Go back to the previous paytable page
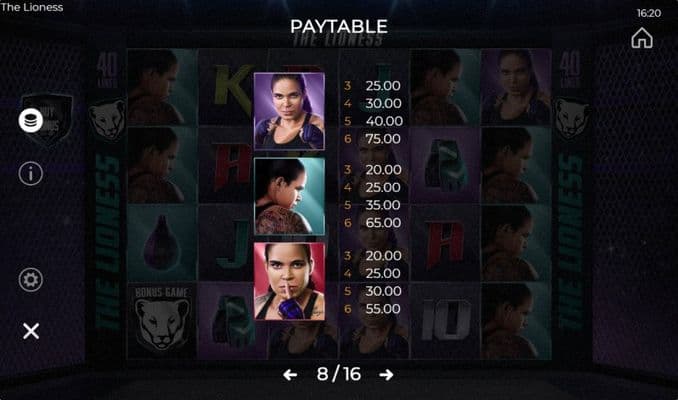The height and width of the screenshot is (400, 678). 290,375
